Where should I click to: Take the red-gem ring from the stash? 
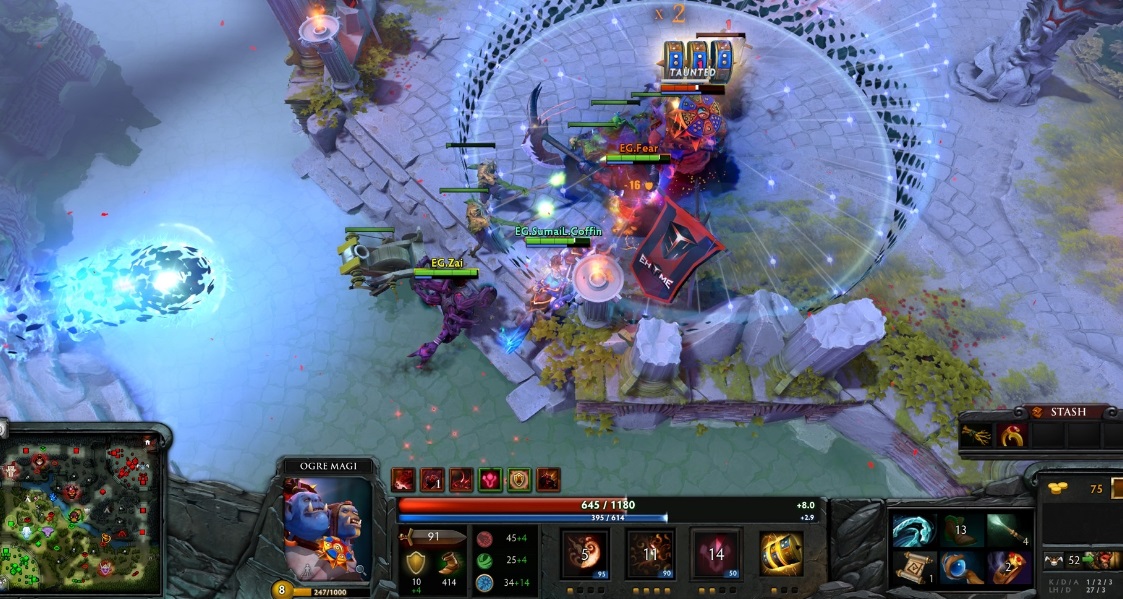pos(1013,435)
